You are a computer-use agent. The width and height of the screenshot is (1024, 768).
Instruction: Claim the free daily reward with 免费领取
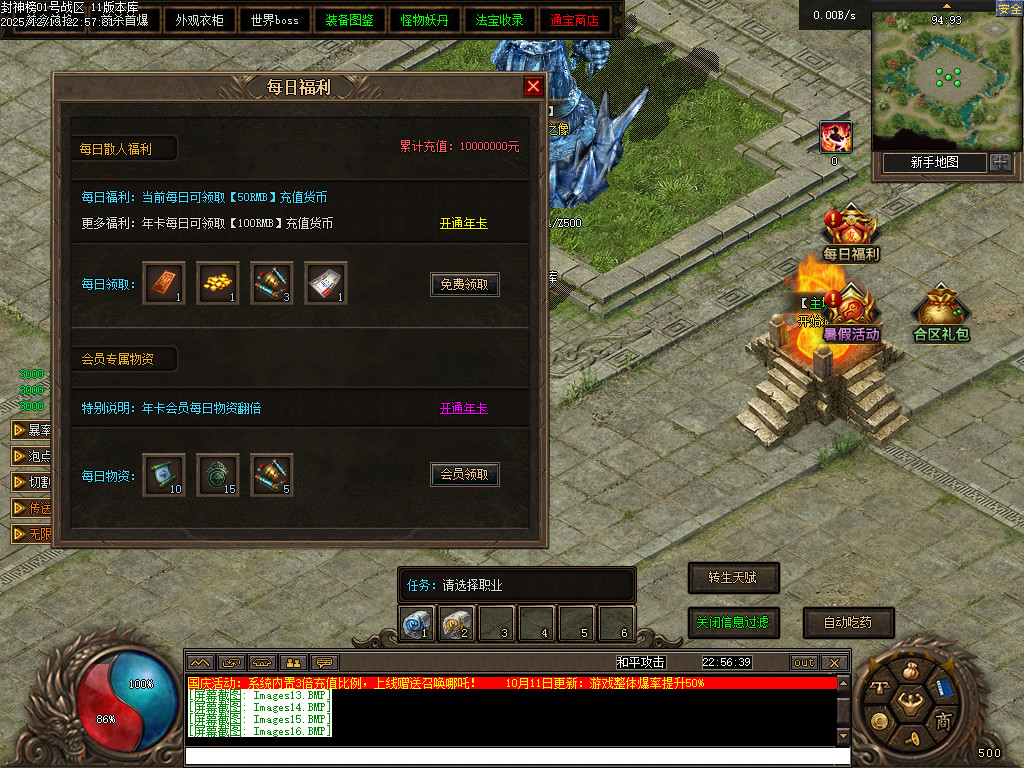coord(465,285)
